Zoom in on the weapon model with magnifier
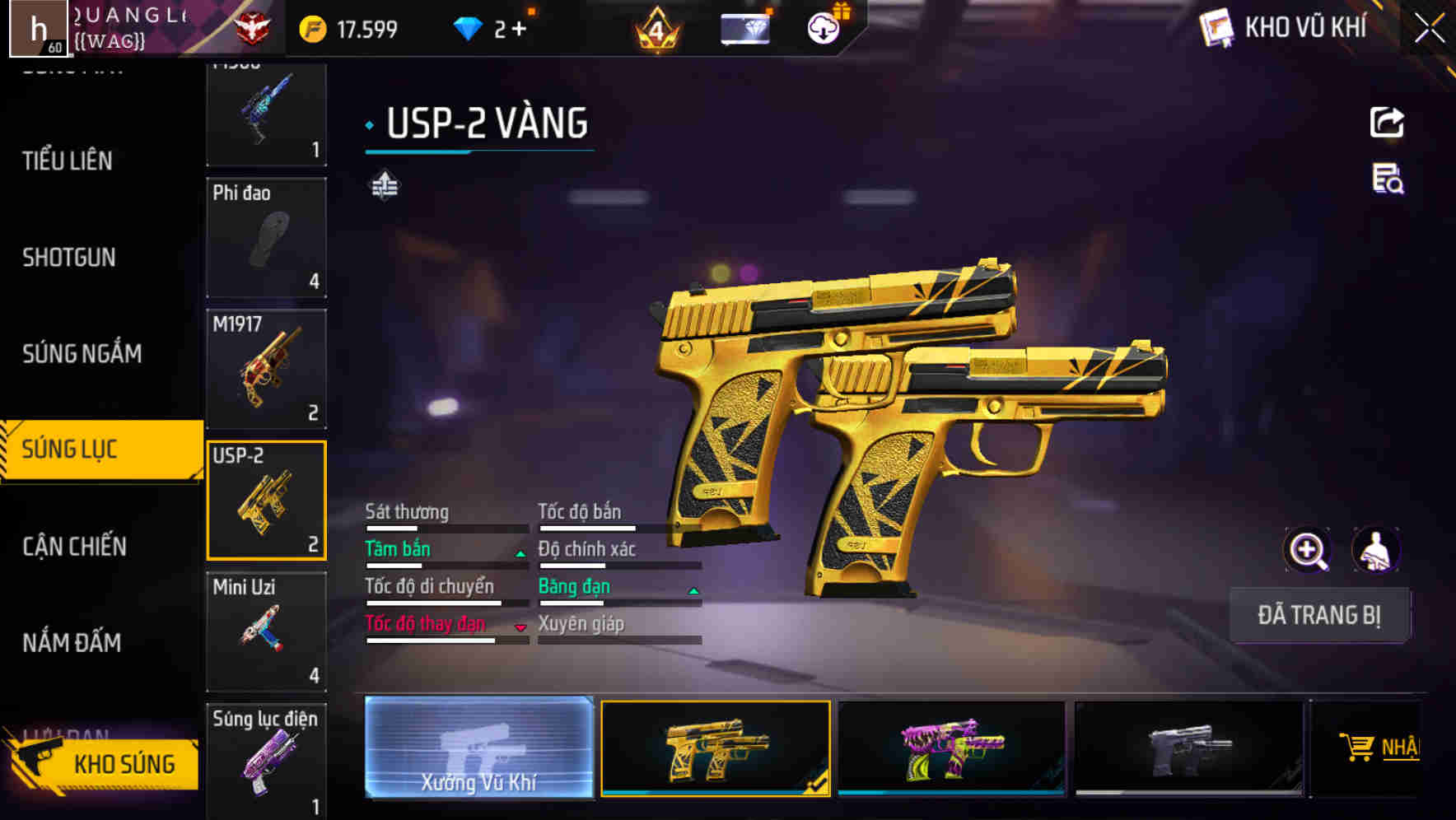This screenshot has height=820, width=1456. (x=1308, y=549)
